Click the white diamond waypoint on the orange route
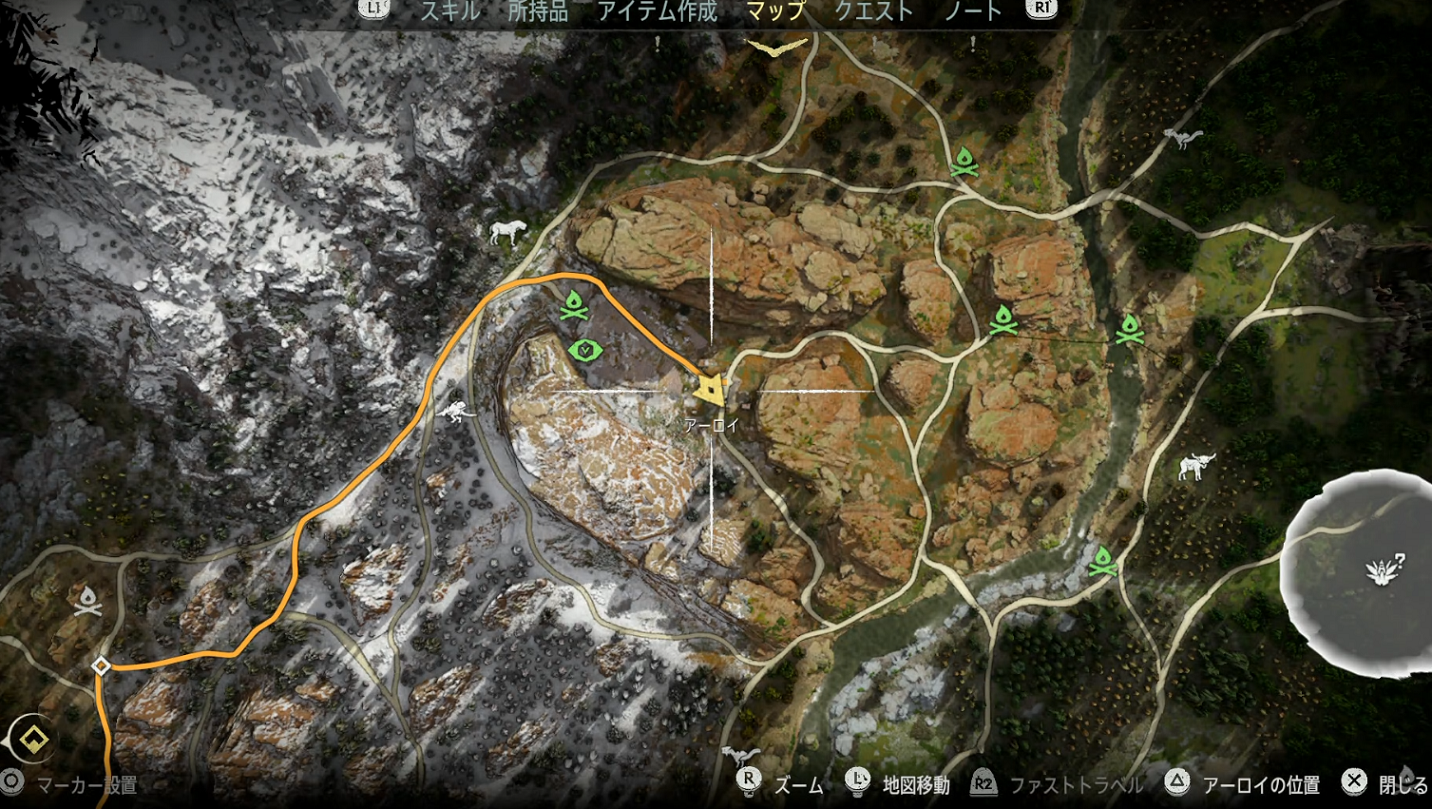 [x=101, y=666]
